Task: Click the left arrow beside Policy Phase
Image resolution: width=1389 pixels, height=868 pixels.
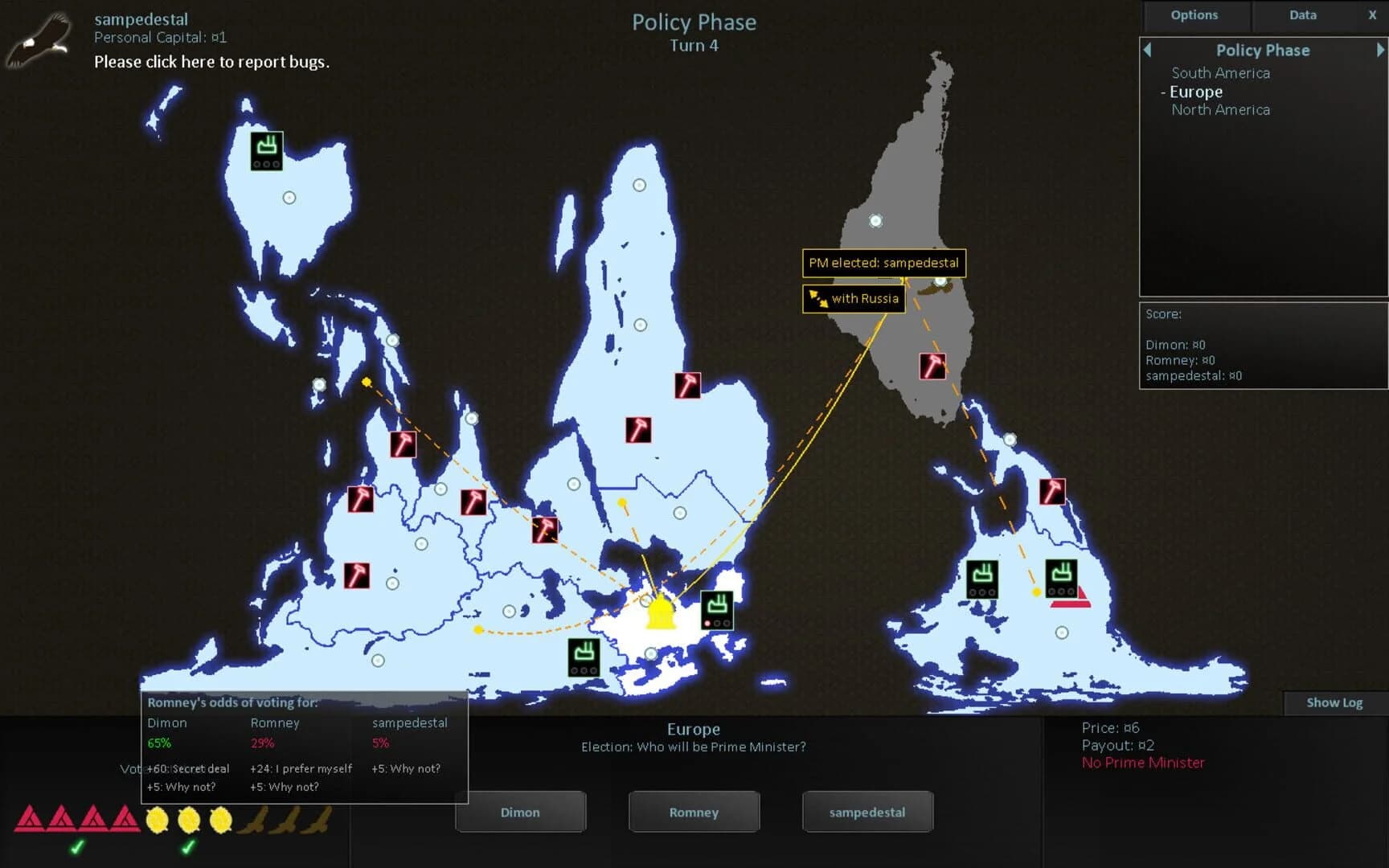Action: pos(1147,50)
